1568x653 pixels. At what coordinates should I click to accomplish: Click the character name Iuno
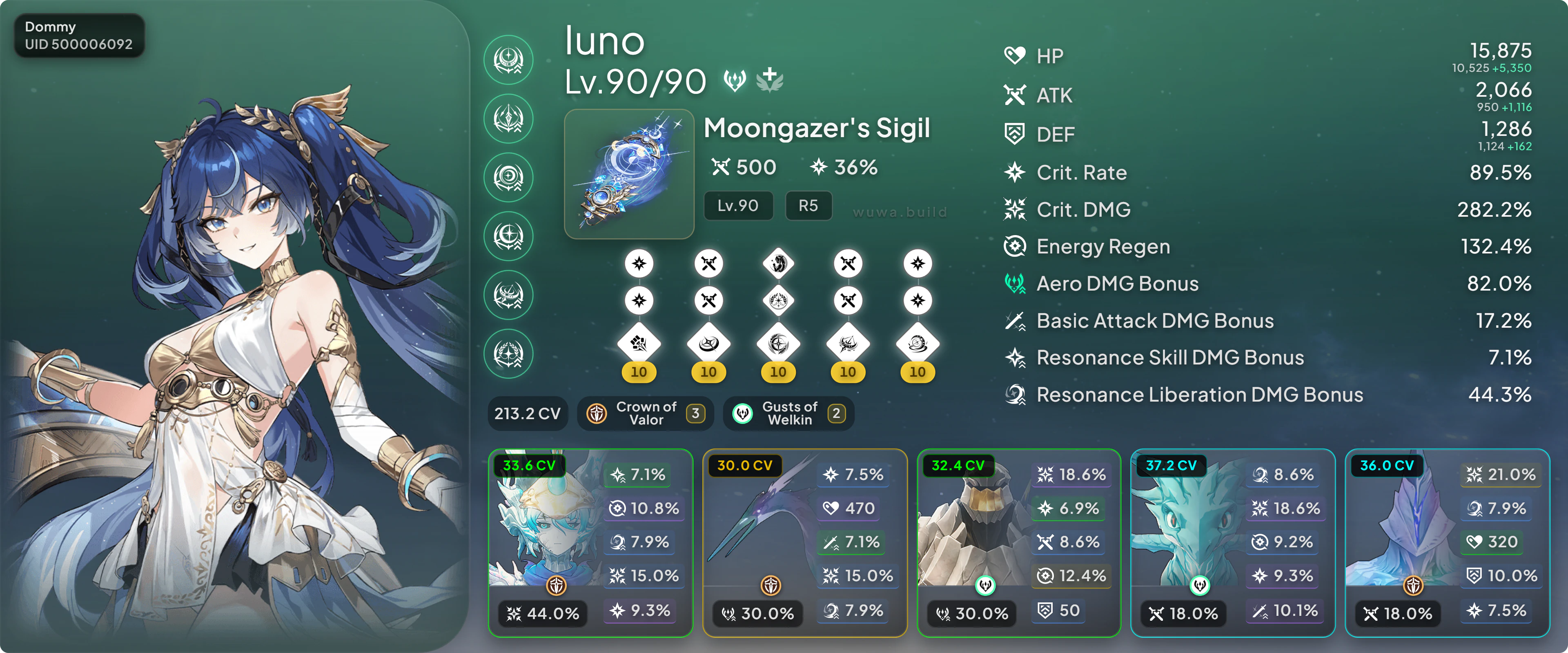point(604,41)
